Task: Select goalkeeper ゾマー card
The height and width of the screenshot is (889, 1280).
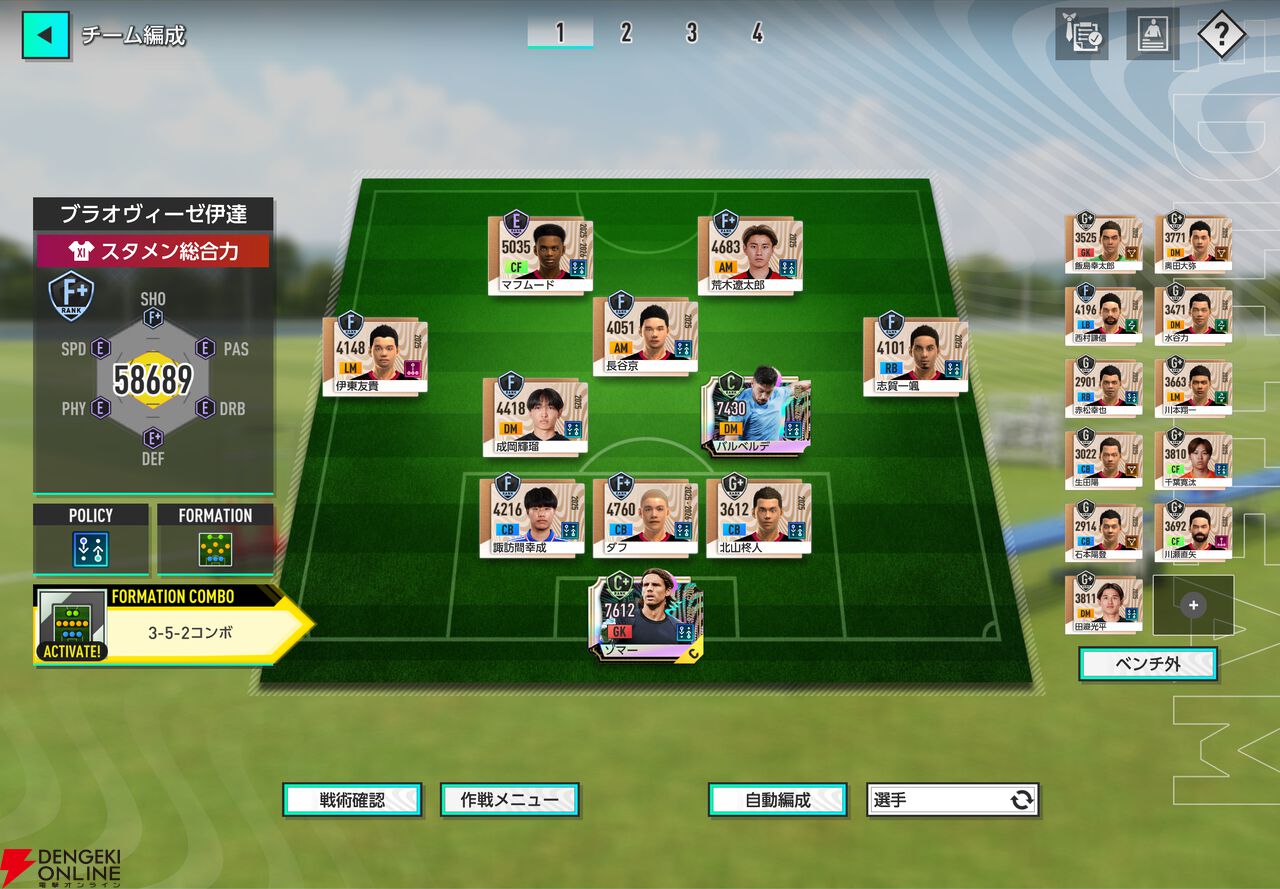Action: (x=645, y=616)
